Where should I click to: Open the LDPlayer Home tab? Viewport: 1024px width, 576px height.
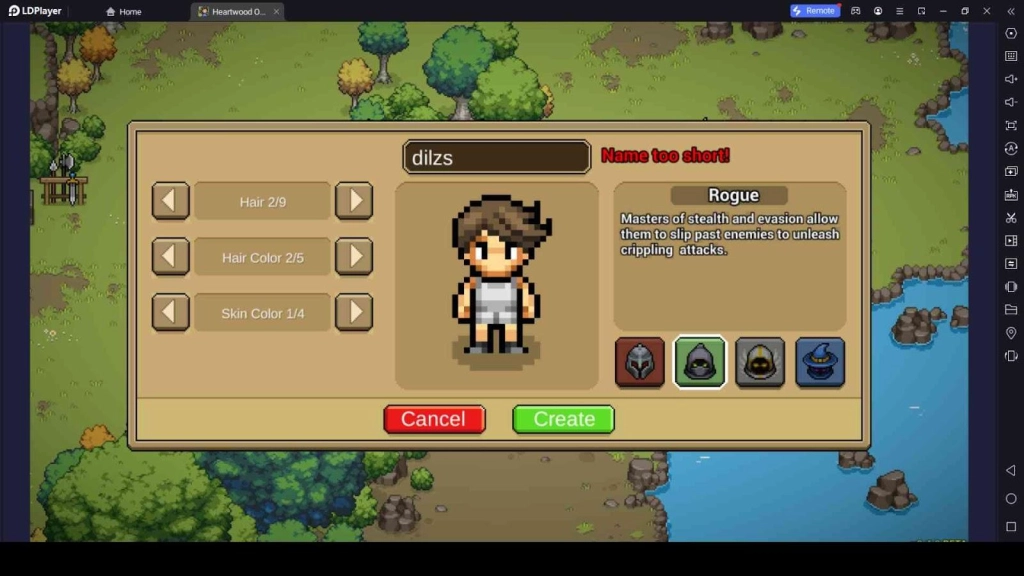point(124,12)
